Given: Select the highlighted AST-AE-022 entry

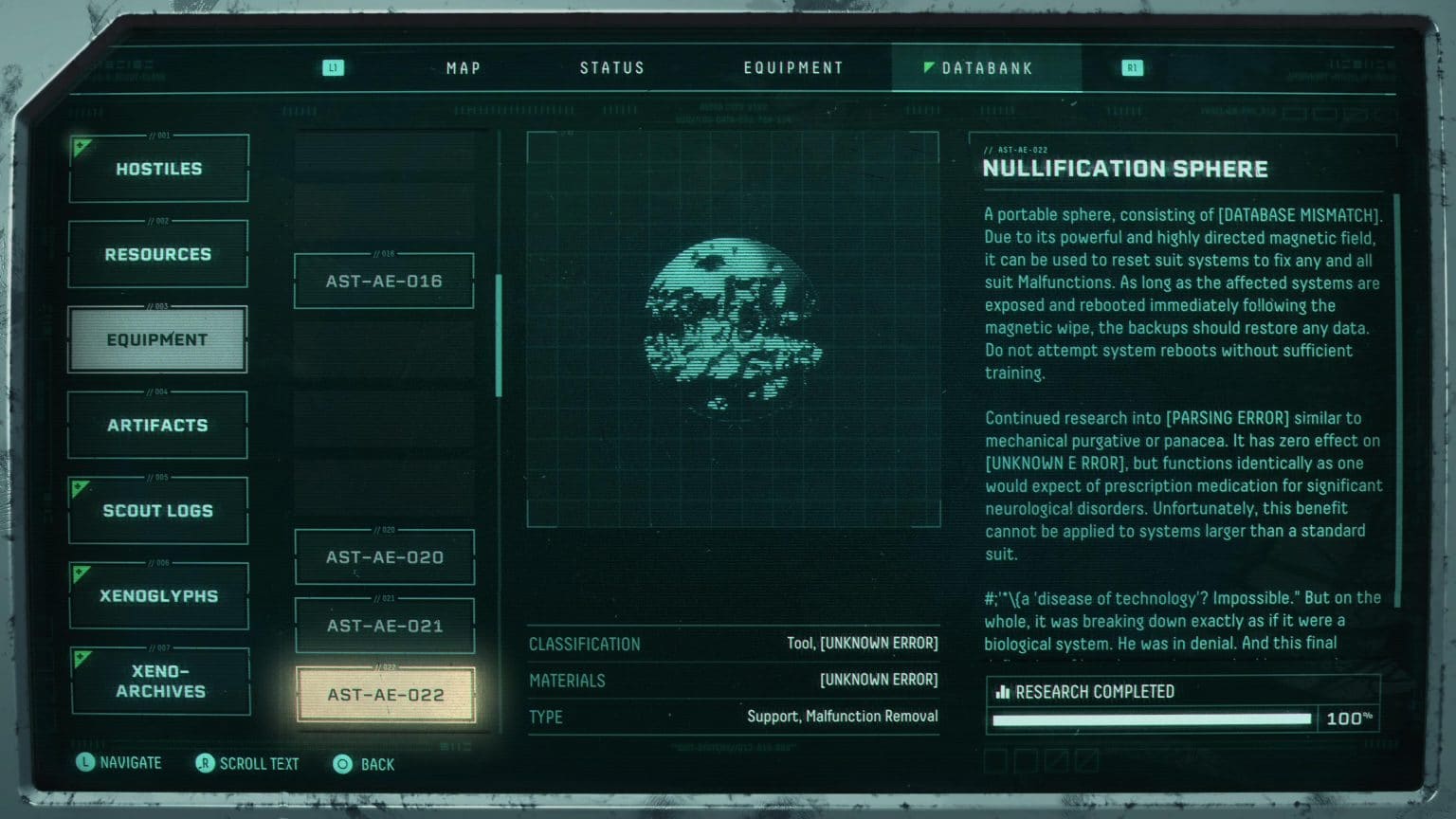Looking at the screenshot, I should pos(384,694).
